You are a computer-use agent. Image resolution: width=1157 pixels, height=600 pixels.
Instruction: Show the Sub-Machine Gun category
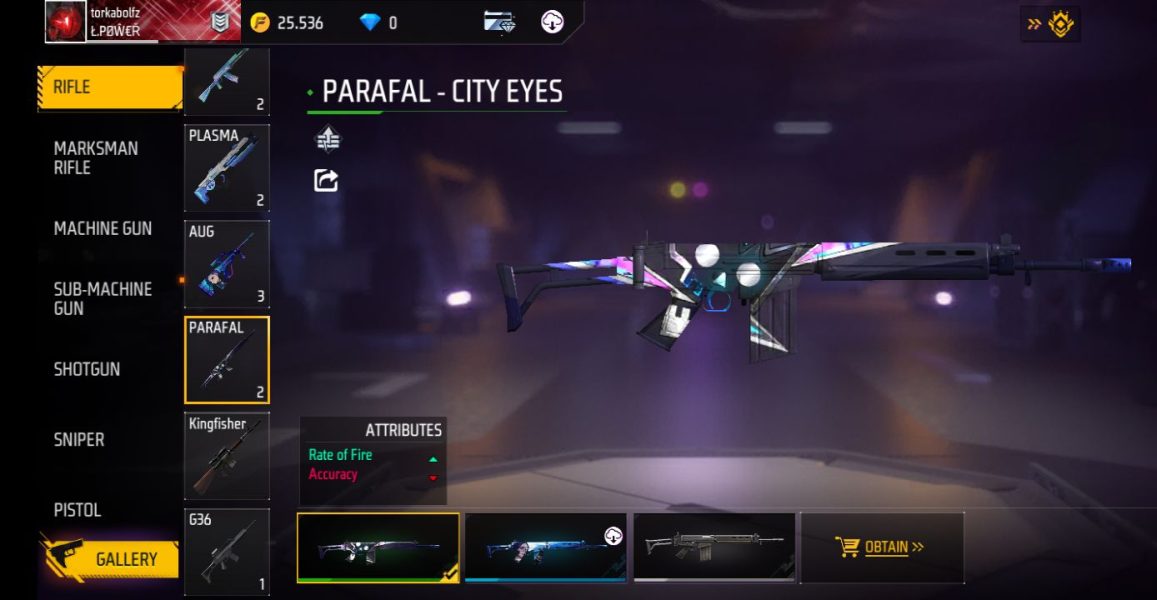point(103,299)
